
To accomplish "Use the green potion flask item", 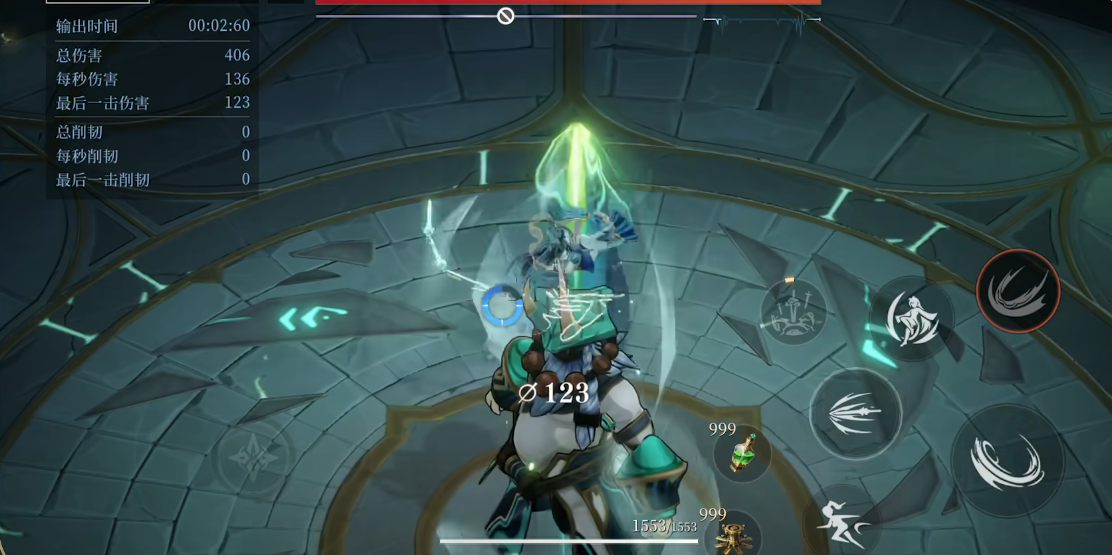I will tap(741, 454).
